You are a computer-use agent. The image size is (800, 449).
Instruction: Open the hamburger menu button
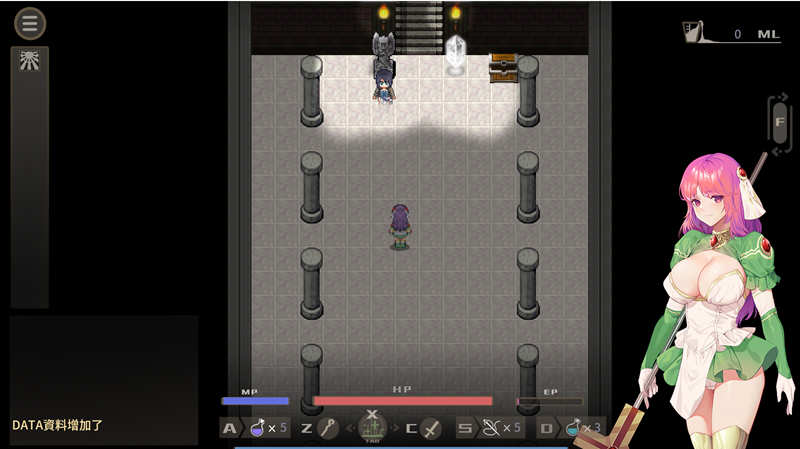click(x=30, y=22)
